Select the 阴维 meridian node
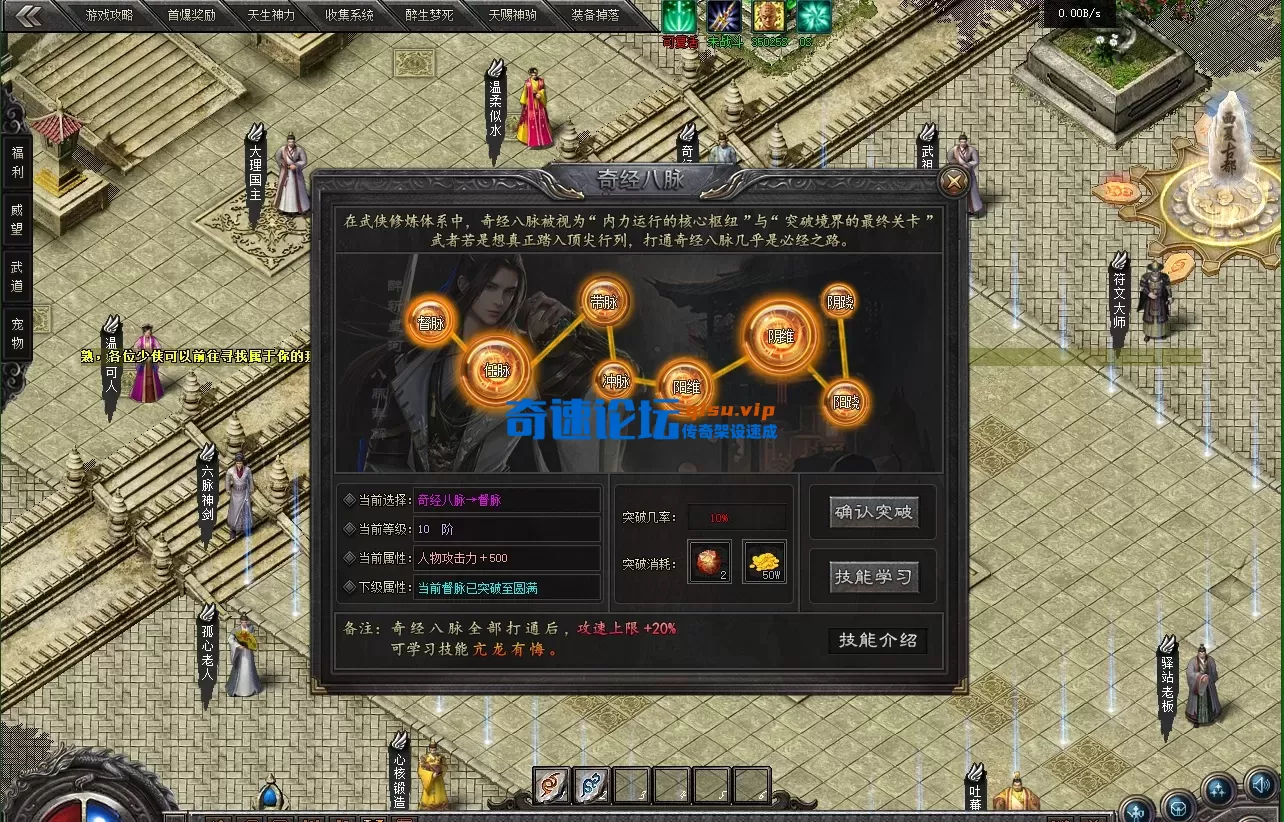The width and height of the screenshot is (1284, 822). [780, 337]
